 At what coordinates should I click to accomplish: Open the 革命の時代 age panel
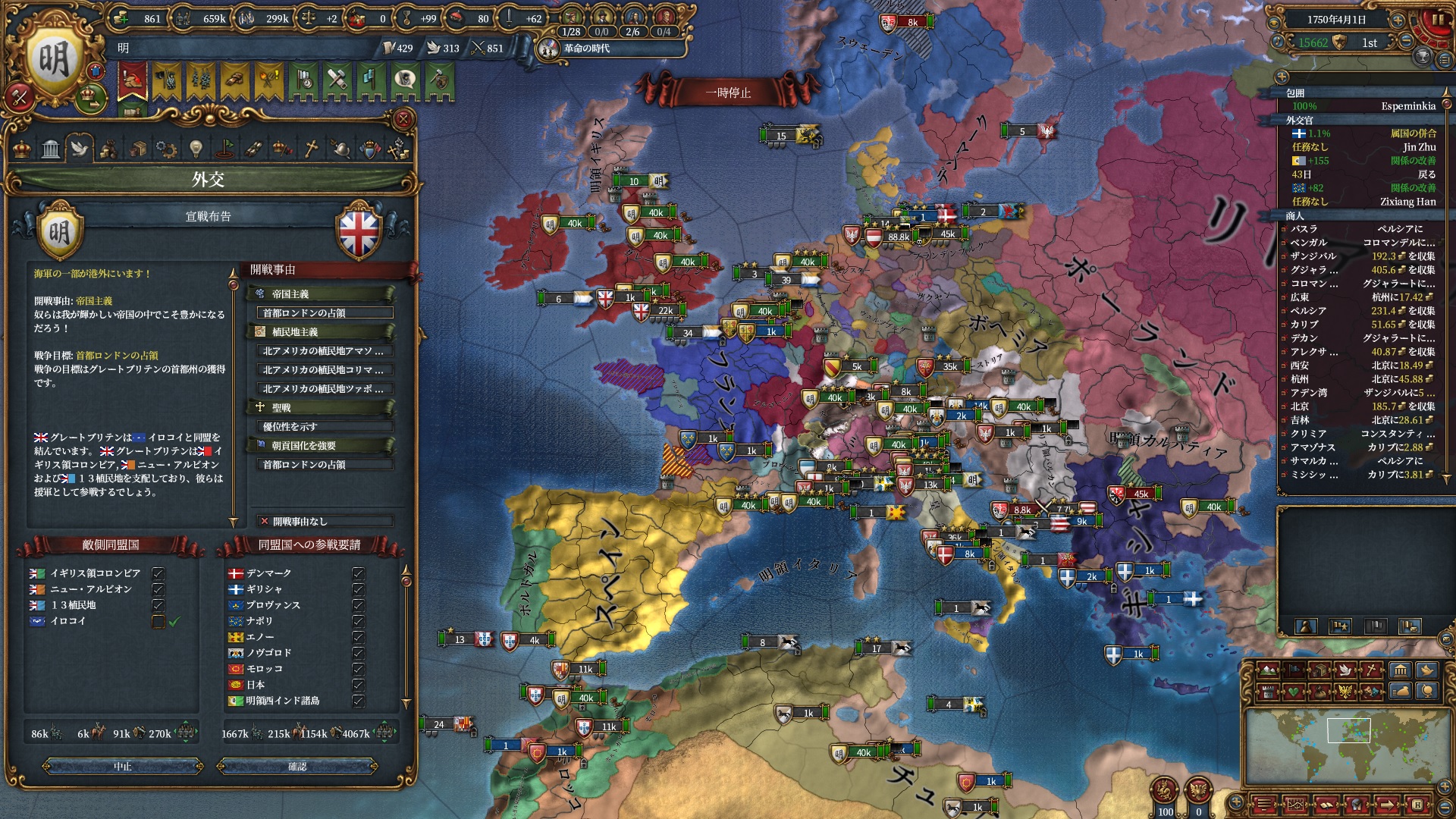click(x=586, y=49)
